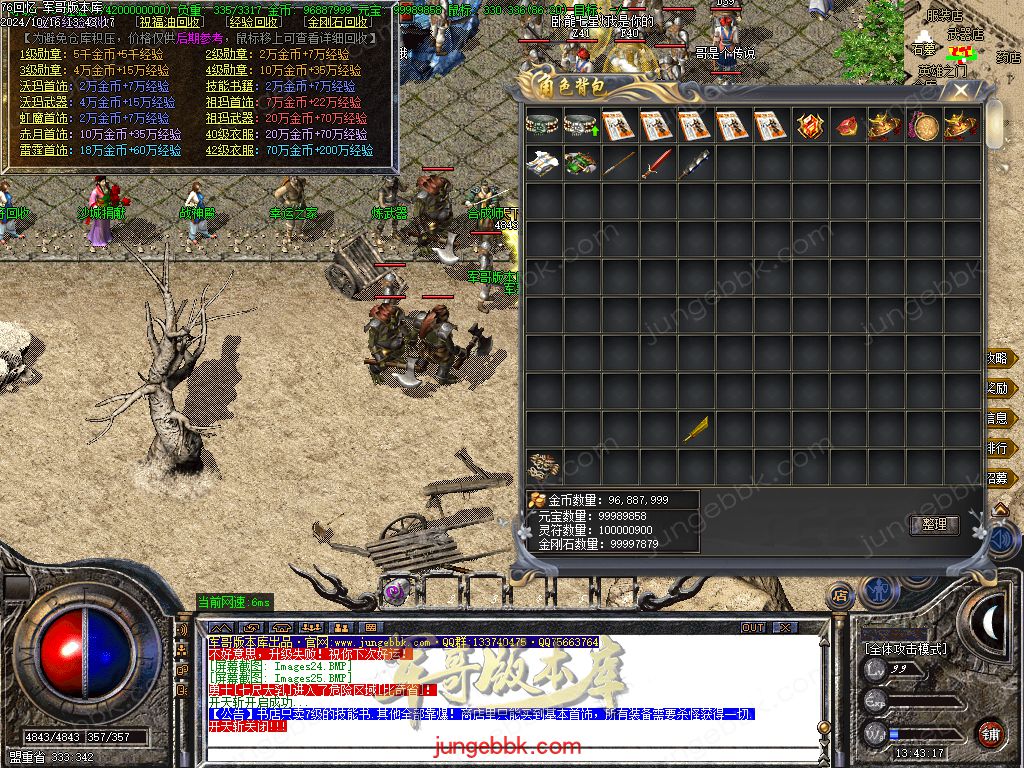1024x768 pixels.
Task: Select the 祖玛武器 recycle entry
Action: [x=230, y=118]
